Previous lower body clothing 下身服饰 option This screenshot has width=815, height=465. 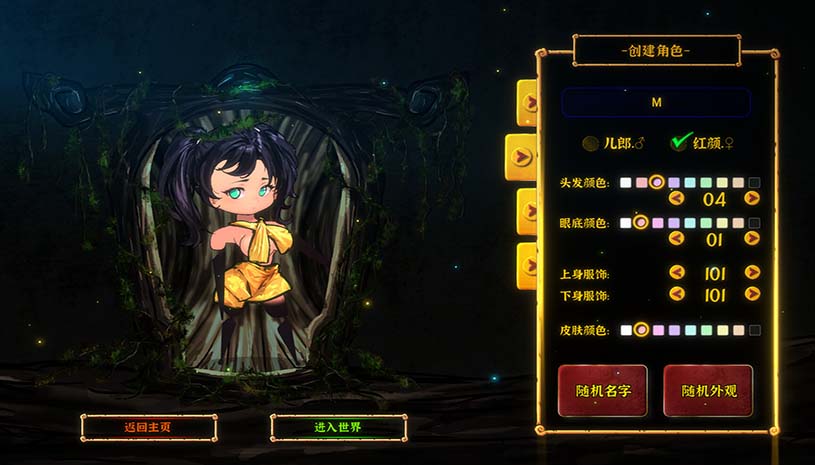click(677, 294)
